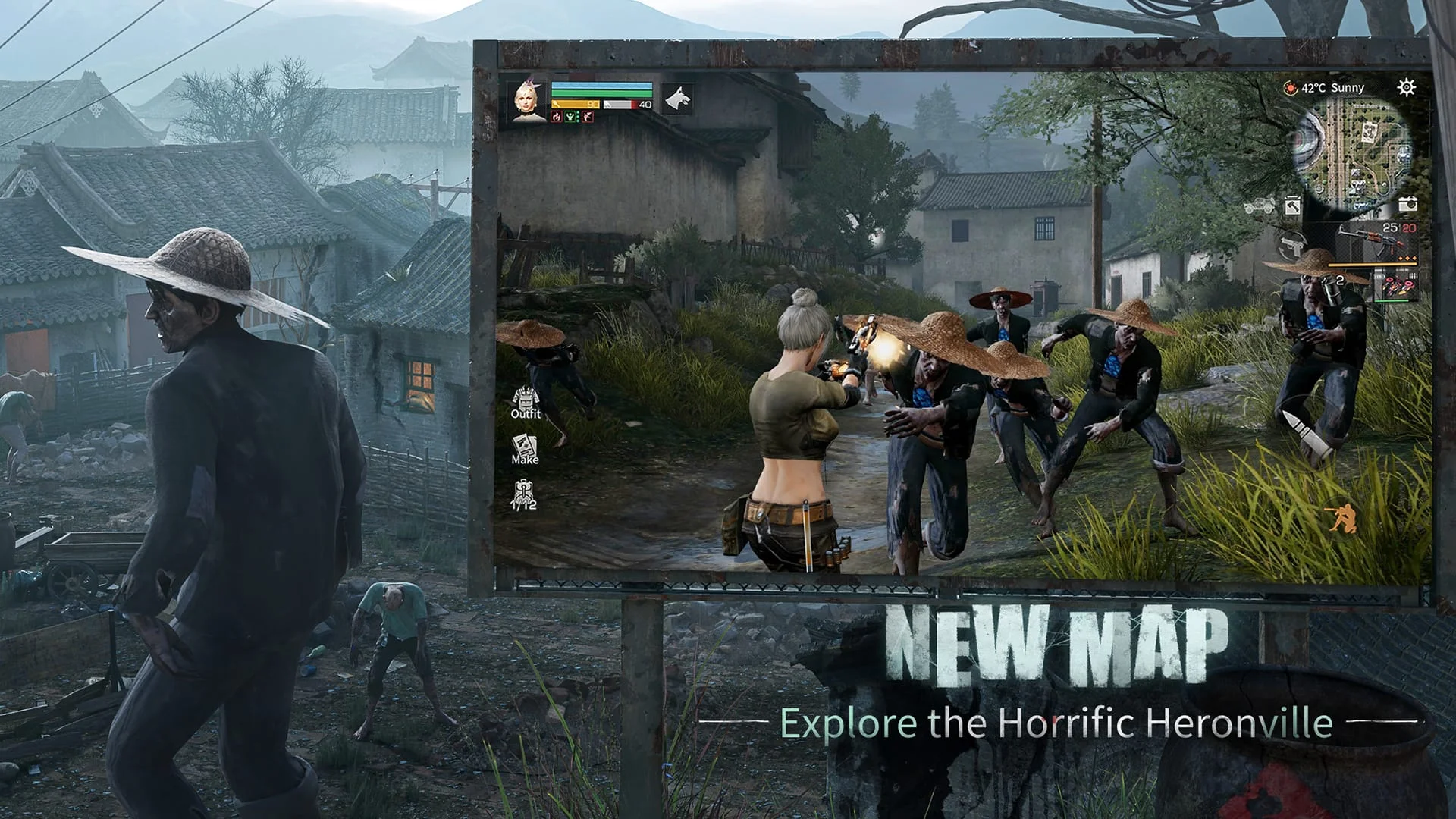Click the pink injury status effect icon
The image size is (1456, 819).
click(588, 118)
